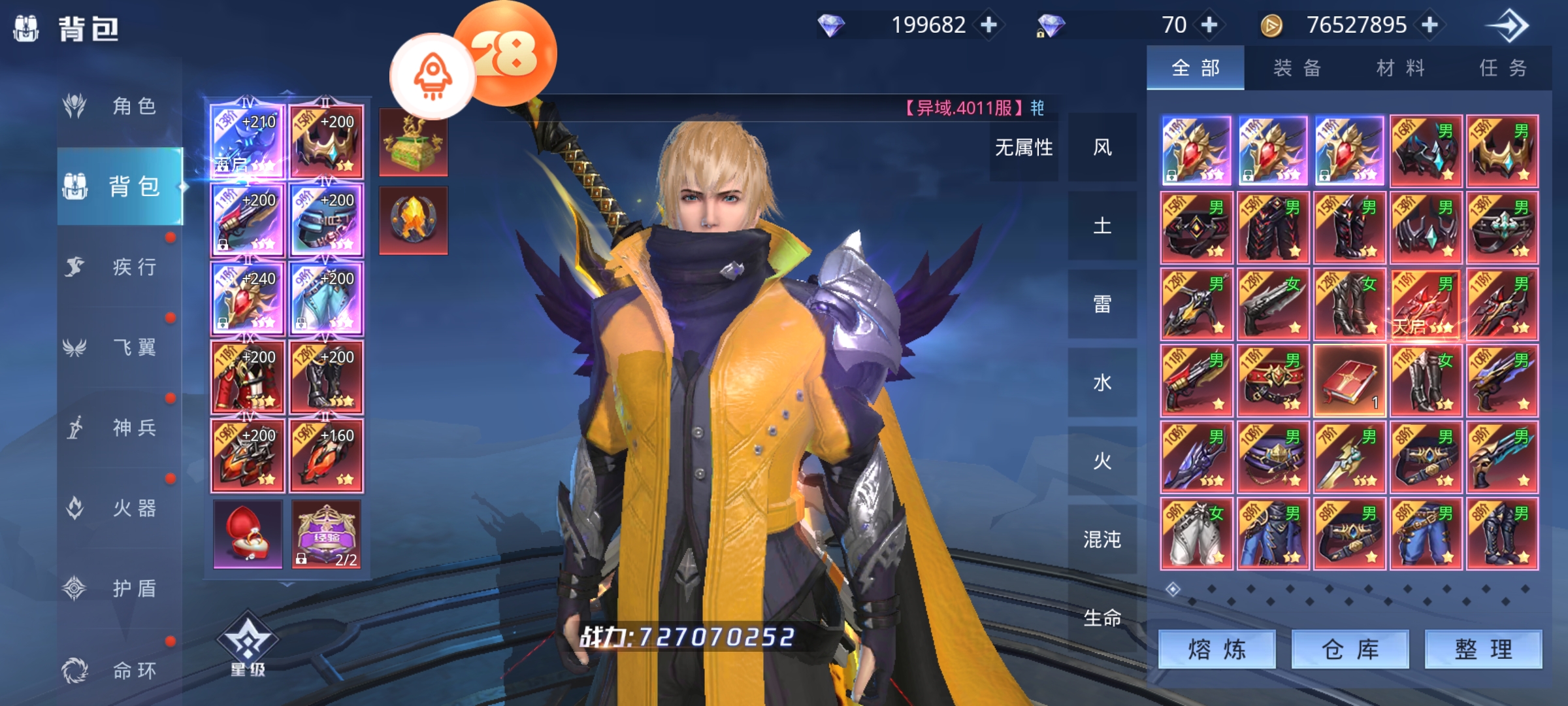Sort the bag with 整理

click(1483, 649)
